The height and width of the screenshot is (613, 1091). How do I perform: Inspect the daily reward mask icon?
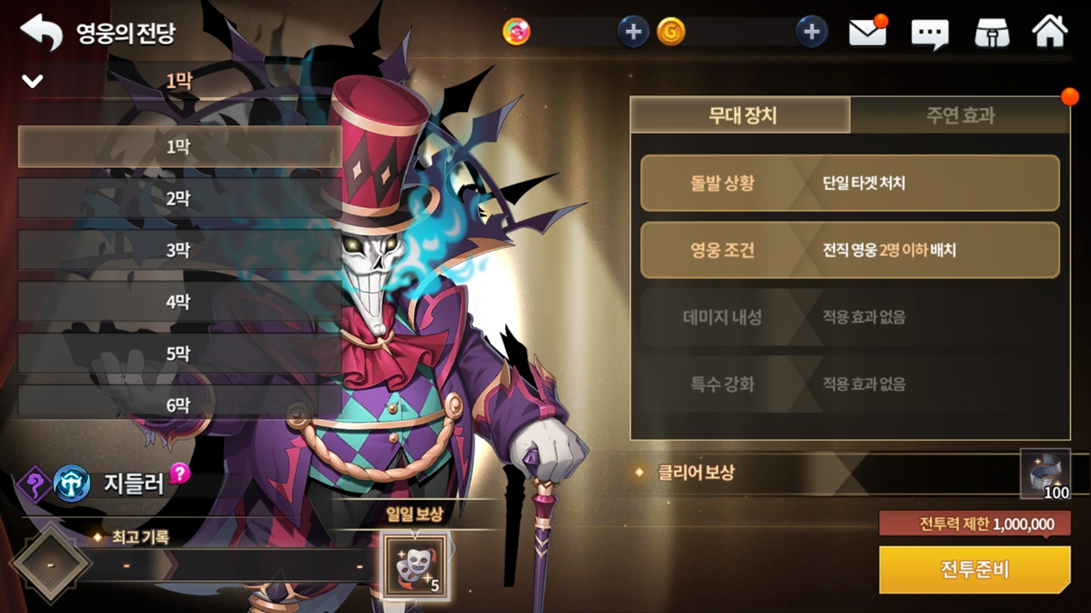(x=415, y=566)
